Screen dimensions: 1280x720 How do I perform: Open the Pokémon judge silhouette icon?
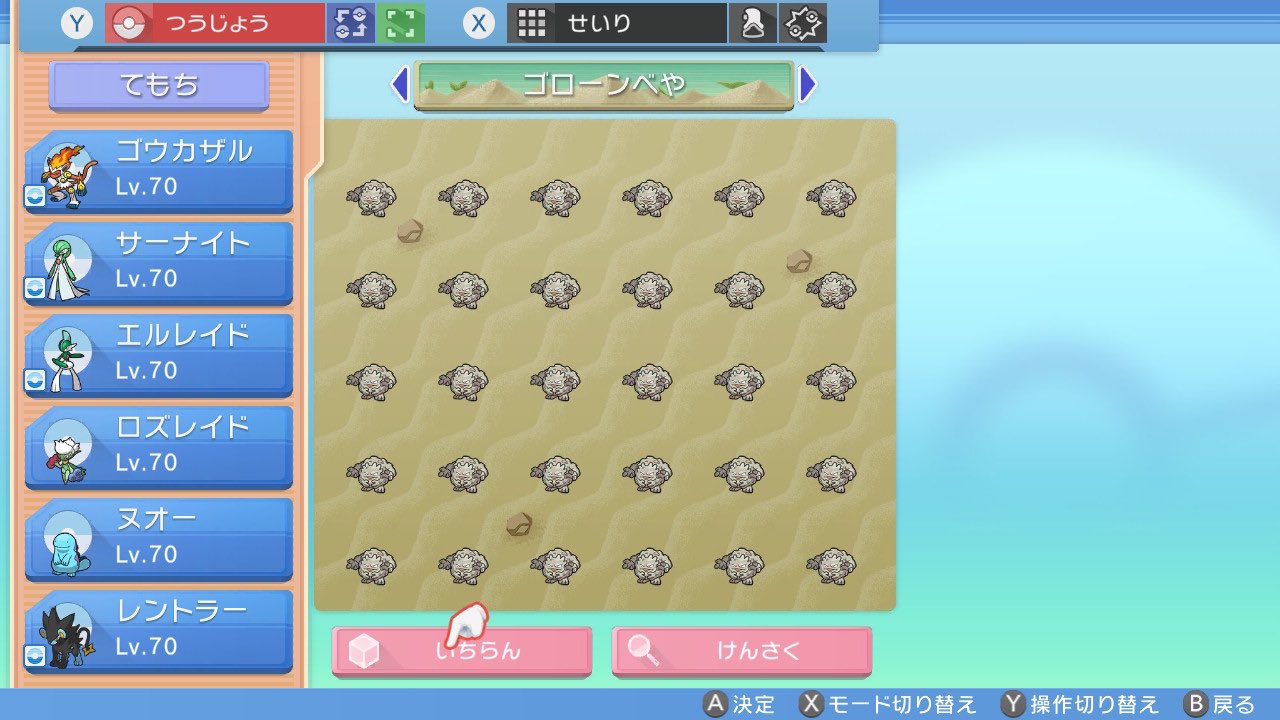(x=753, y=21)
